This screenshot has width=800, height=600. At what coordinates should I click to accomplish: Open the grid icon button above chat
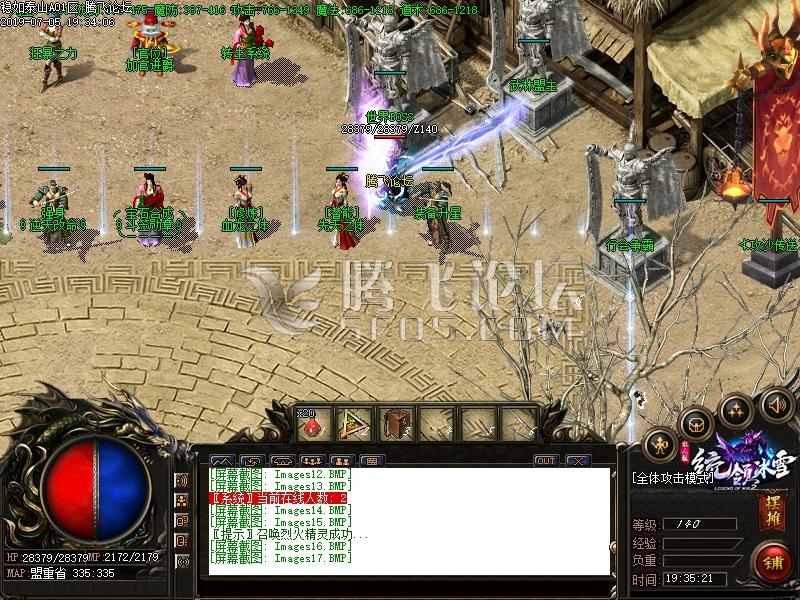click(371, 461)
